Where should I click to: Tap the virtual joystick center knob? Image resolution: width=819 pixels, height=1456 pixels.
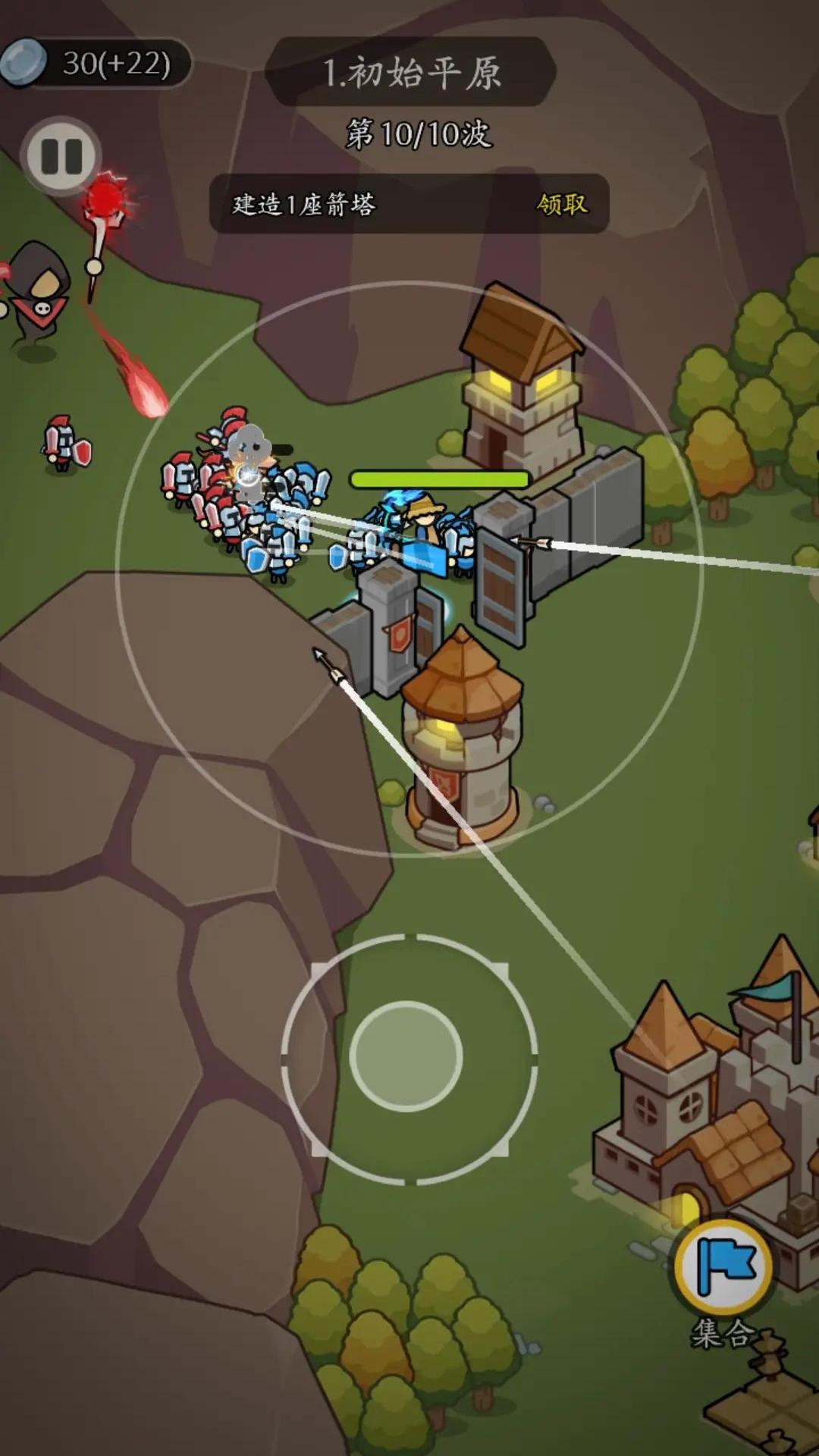pos(406,1056)
